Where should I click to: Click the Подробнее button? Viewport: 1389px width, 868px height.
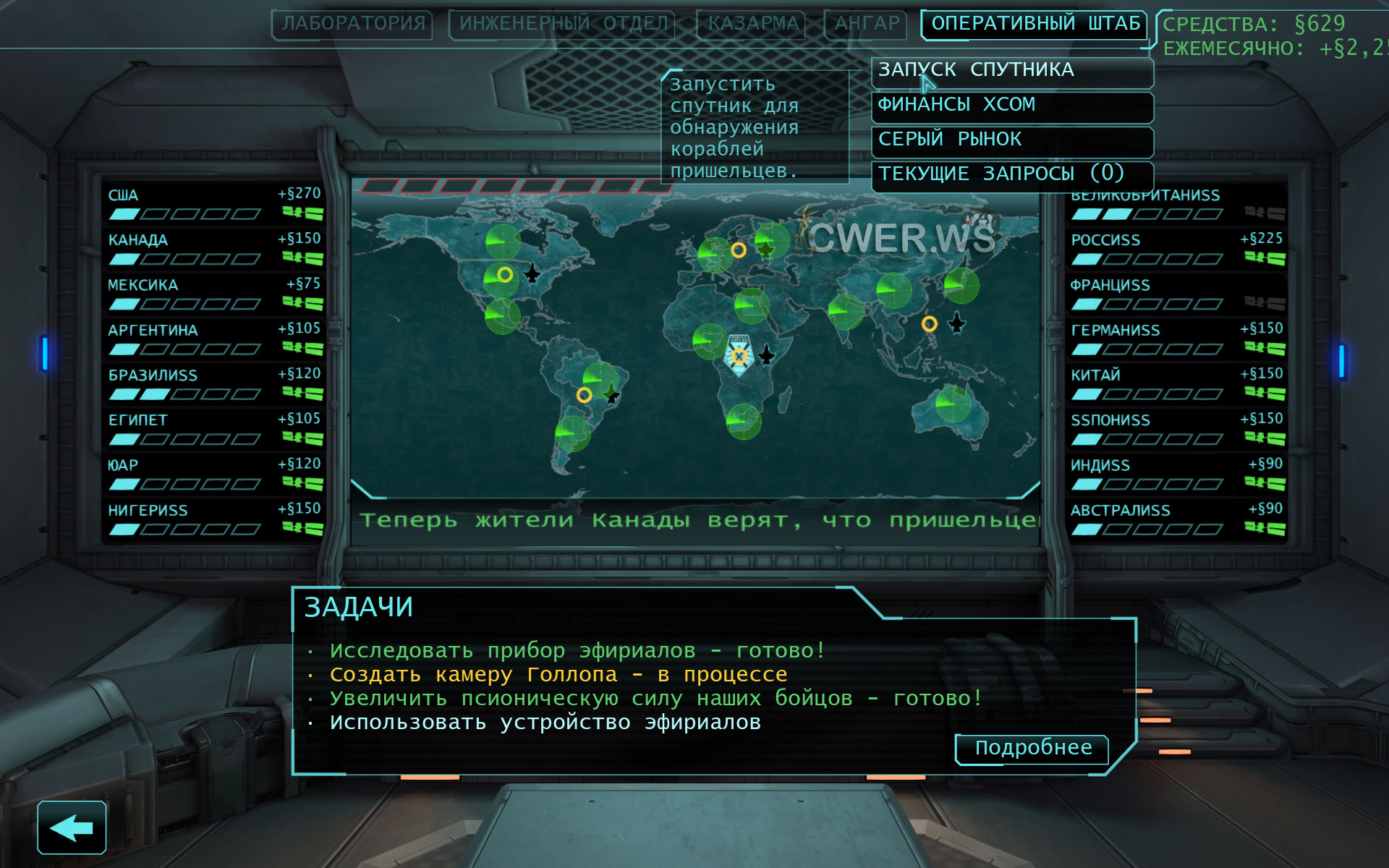tap(1032, 749)
